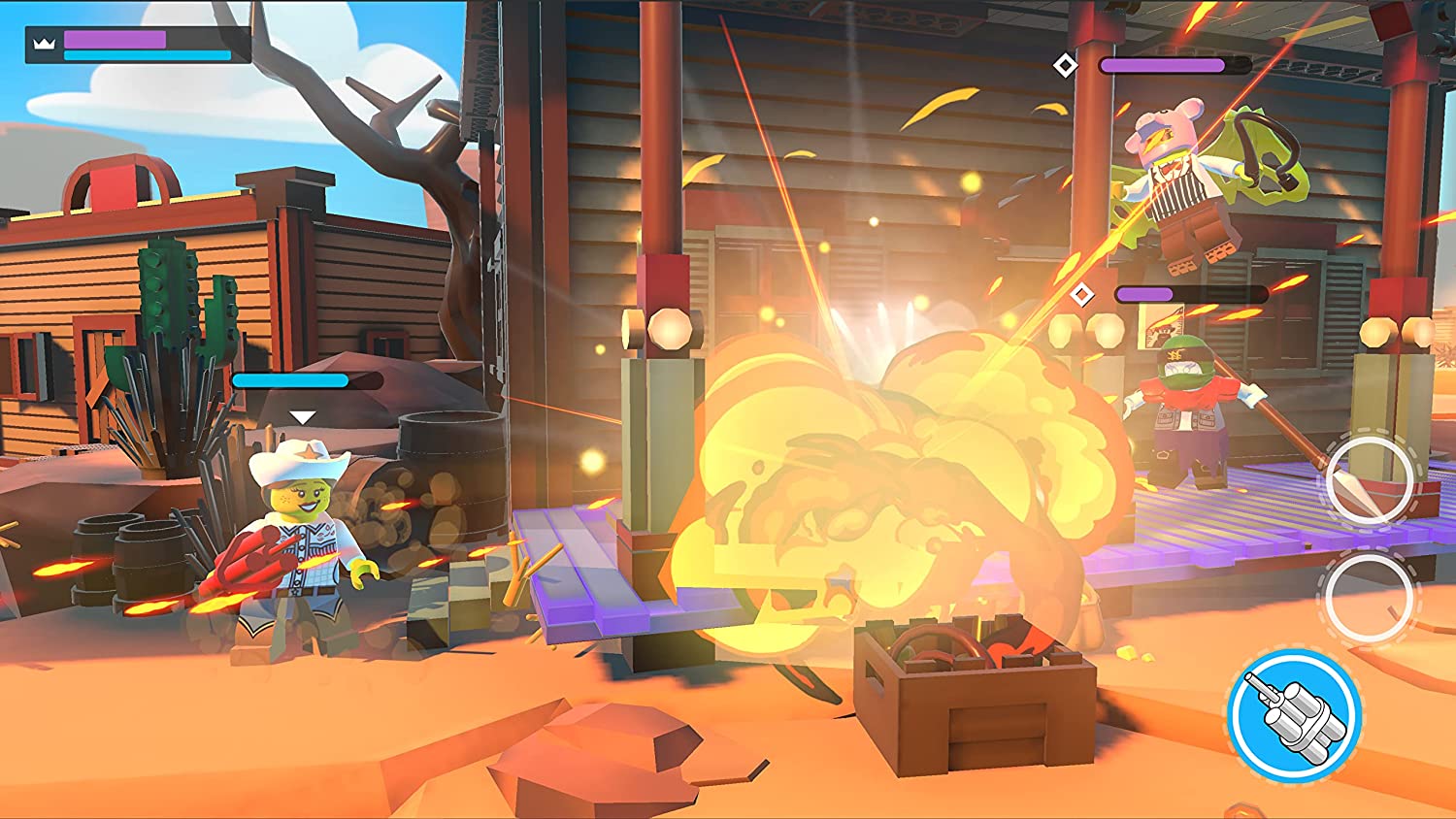Click the diamond marker beside the green brawler

1080,293
